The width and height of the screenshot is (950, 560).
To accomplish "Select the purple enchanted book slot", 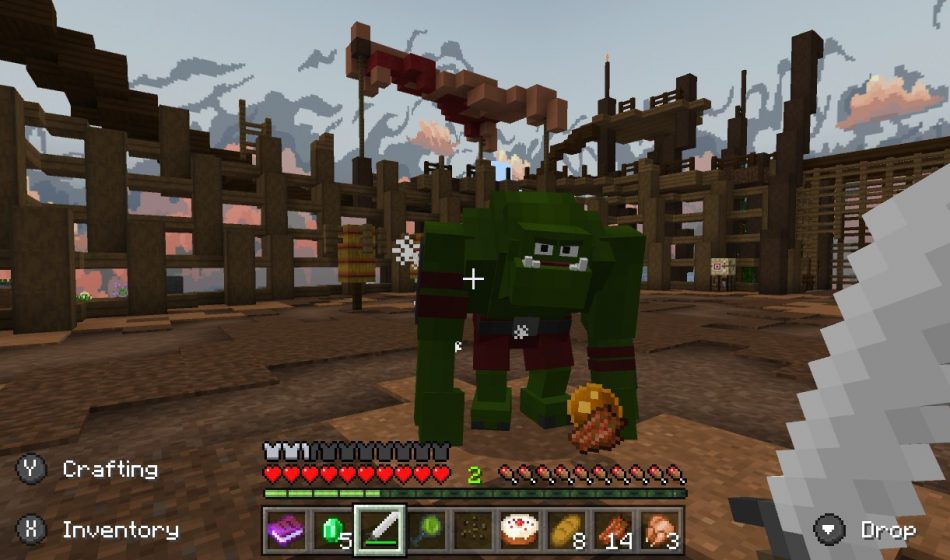I will (x=286, y=529).
